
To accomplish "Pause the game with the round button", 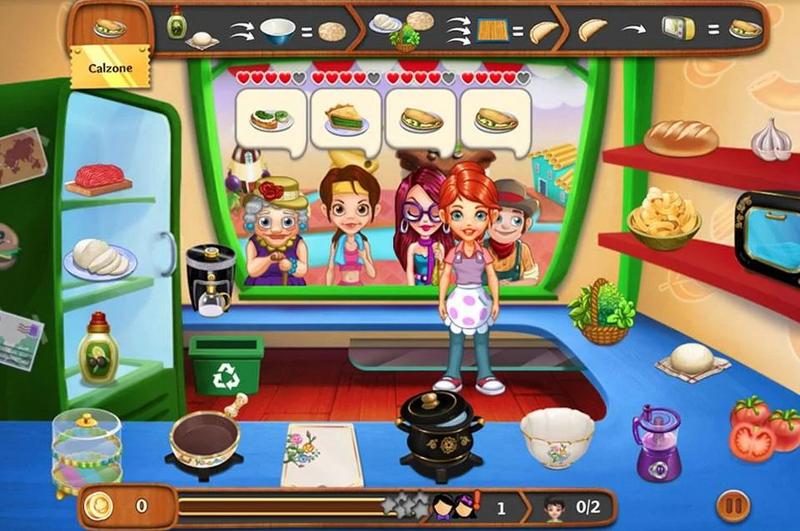I will coord(731,503).
